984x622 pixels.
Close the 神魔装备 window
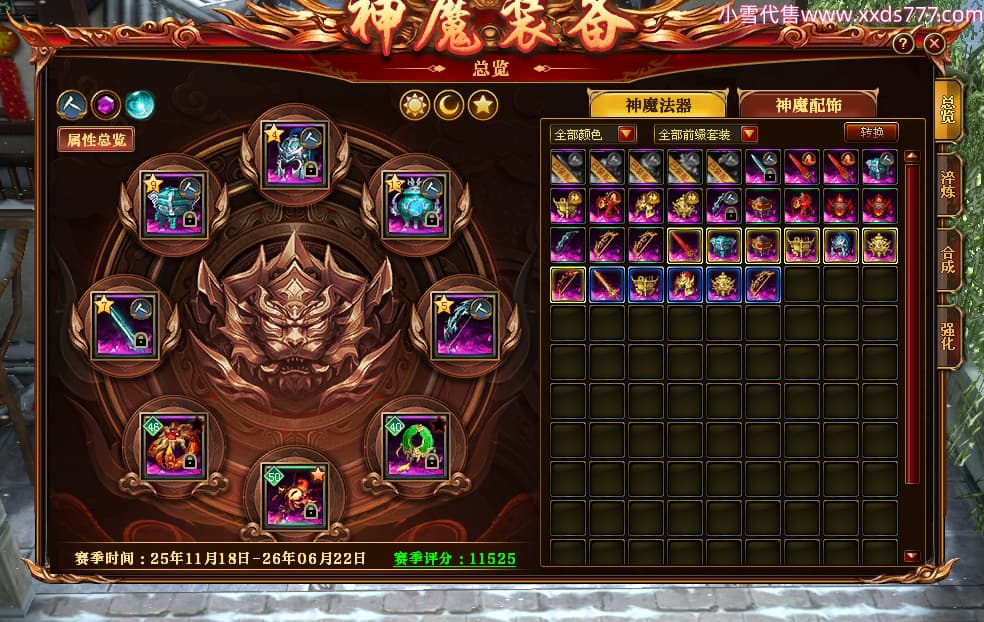933,44
